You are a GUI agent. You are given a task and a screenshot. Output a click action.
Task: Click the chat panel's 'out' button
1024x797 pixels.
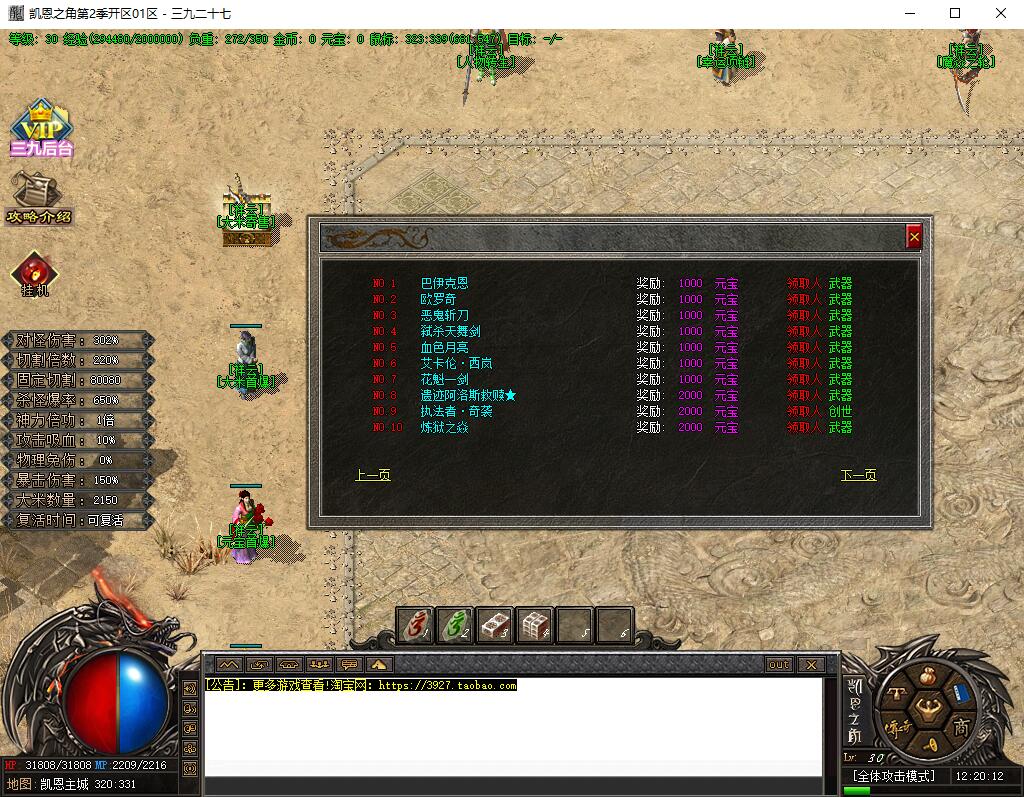pos(779,665)
